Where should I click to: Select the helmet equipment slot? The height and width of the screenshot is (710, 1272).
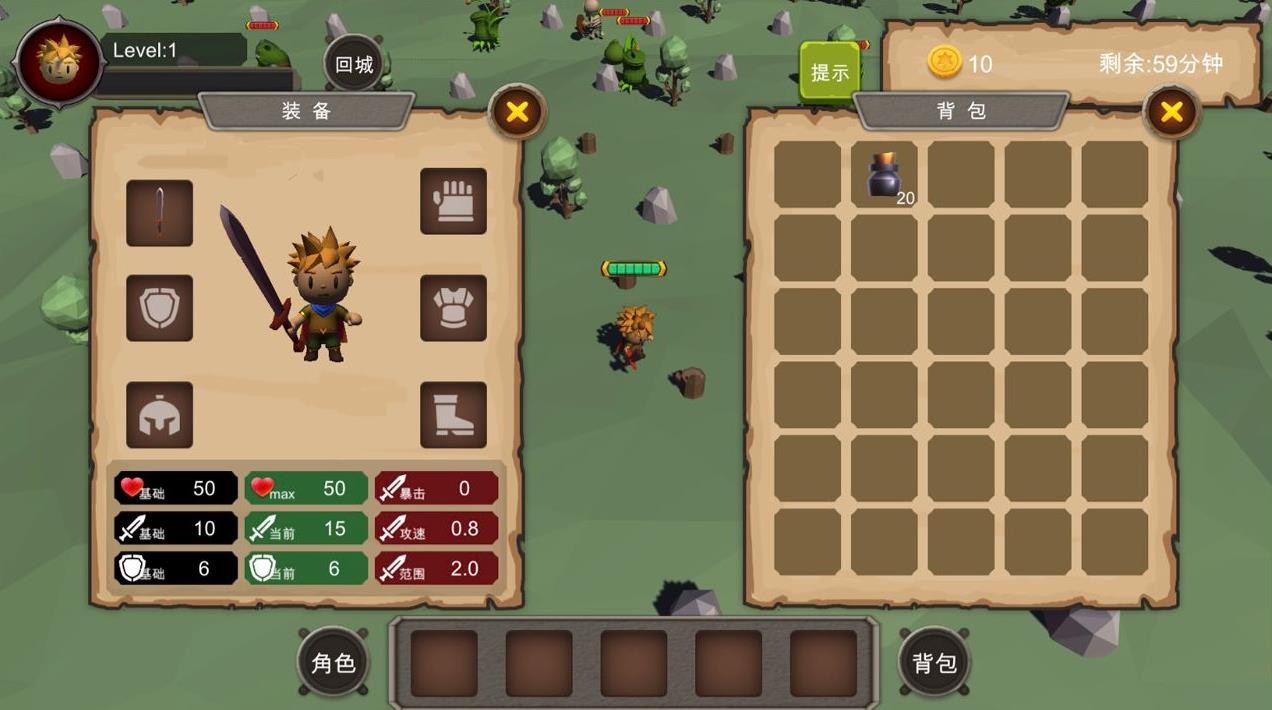[159, 415]
